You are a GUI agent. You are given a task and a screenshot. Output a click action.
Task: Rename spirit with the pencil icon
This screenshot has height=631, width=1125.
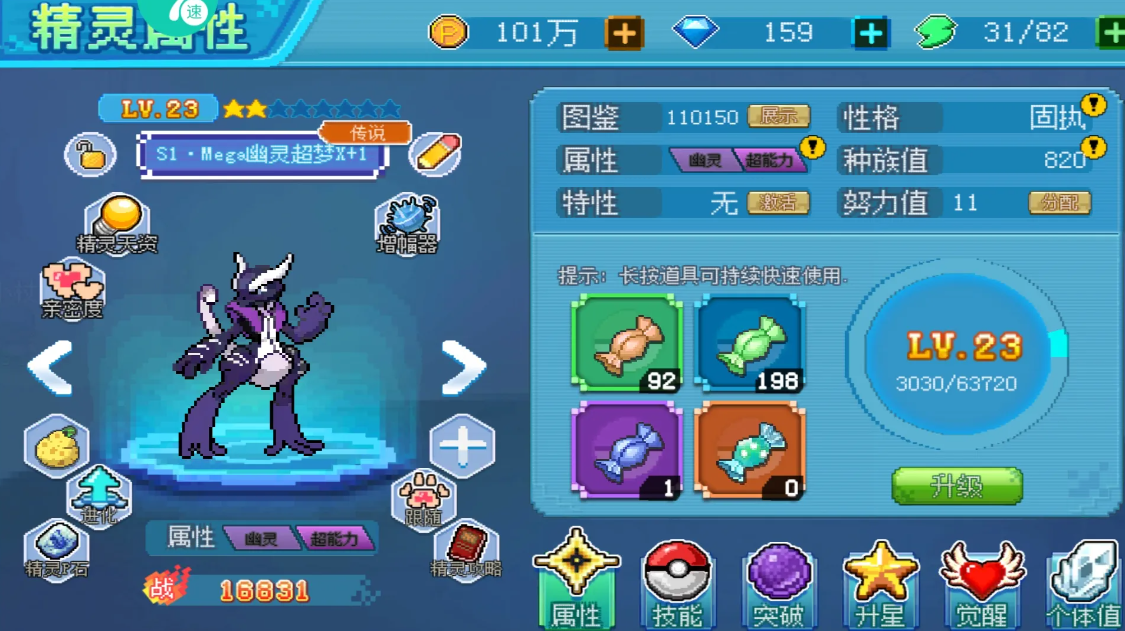click(x=436, y=154)
